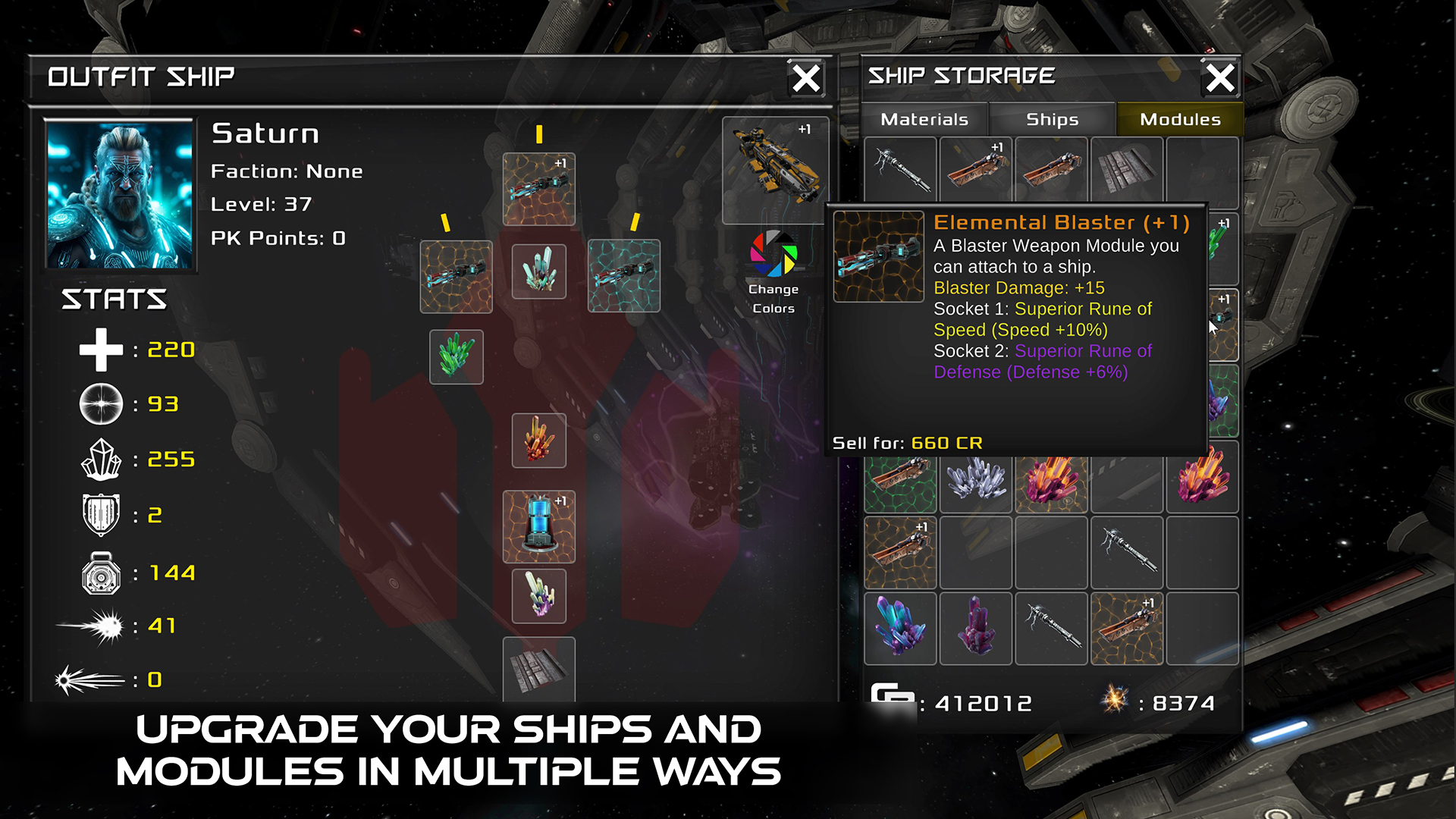Screen dimensions: 1456x819
Task: Click the shield orb stat icon
Action: click(x=99, y=404)
